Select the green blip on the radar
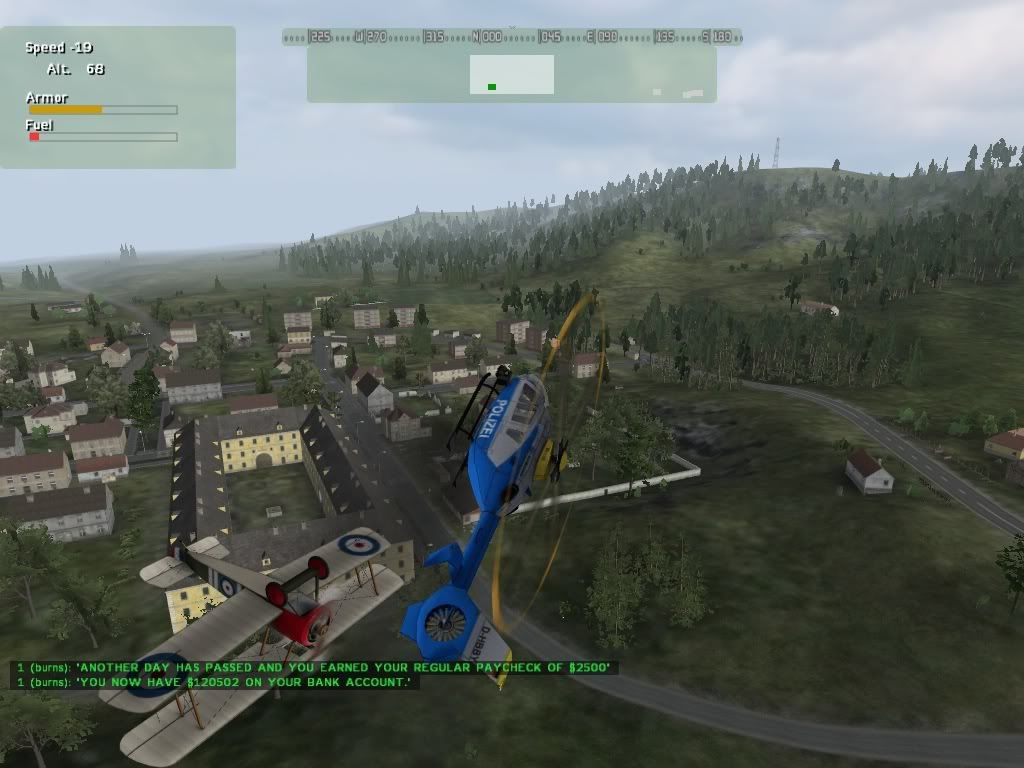 coord(492,87)
